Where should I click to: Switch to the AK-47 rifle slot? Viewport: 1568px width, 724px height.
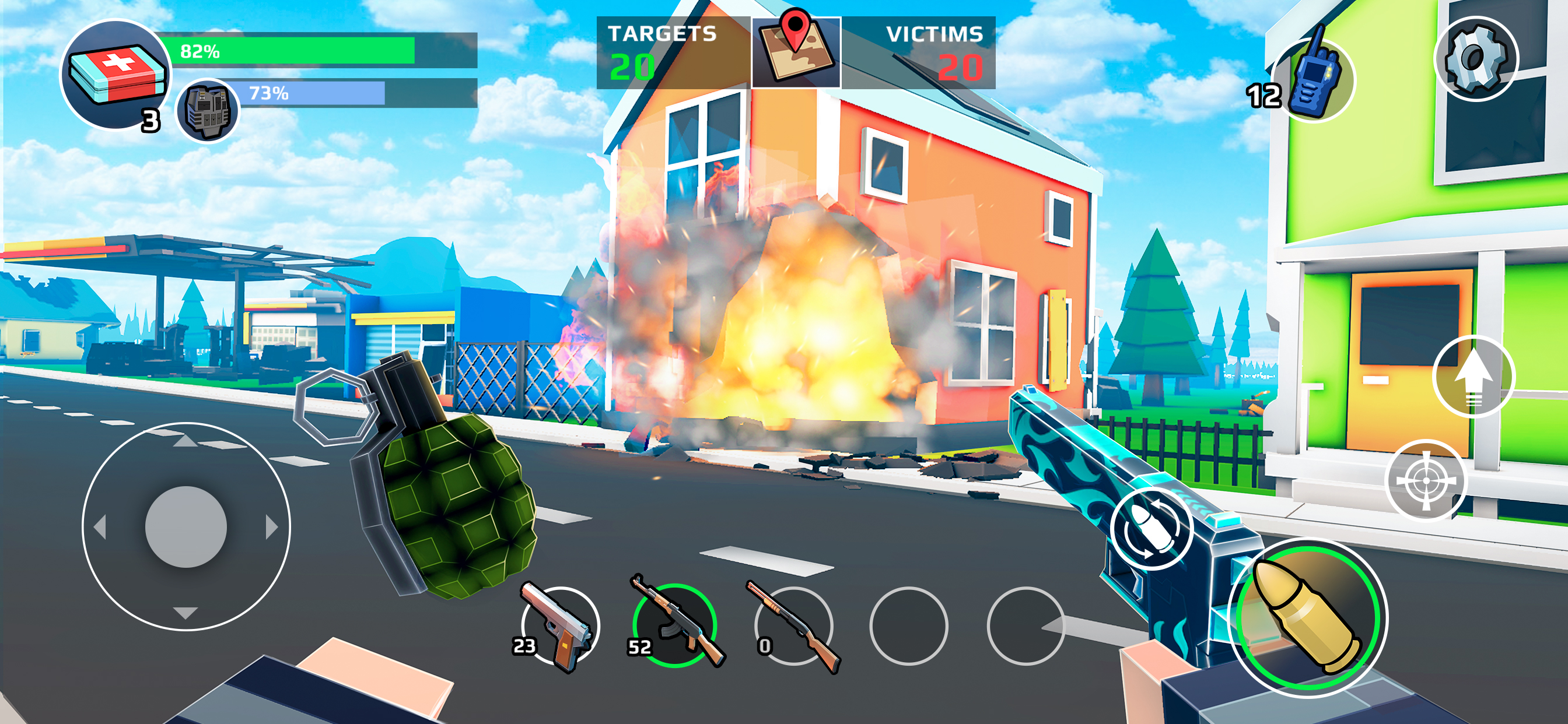(674, 625)
